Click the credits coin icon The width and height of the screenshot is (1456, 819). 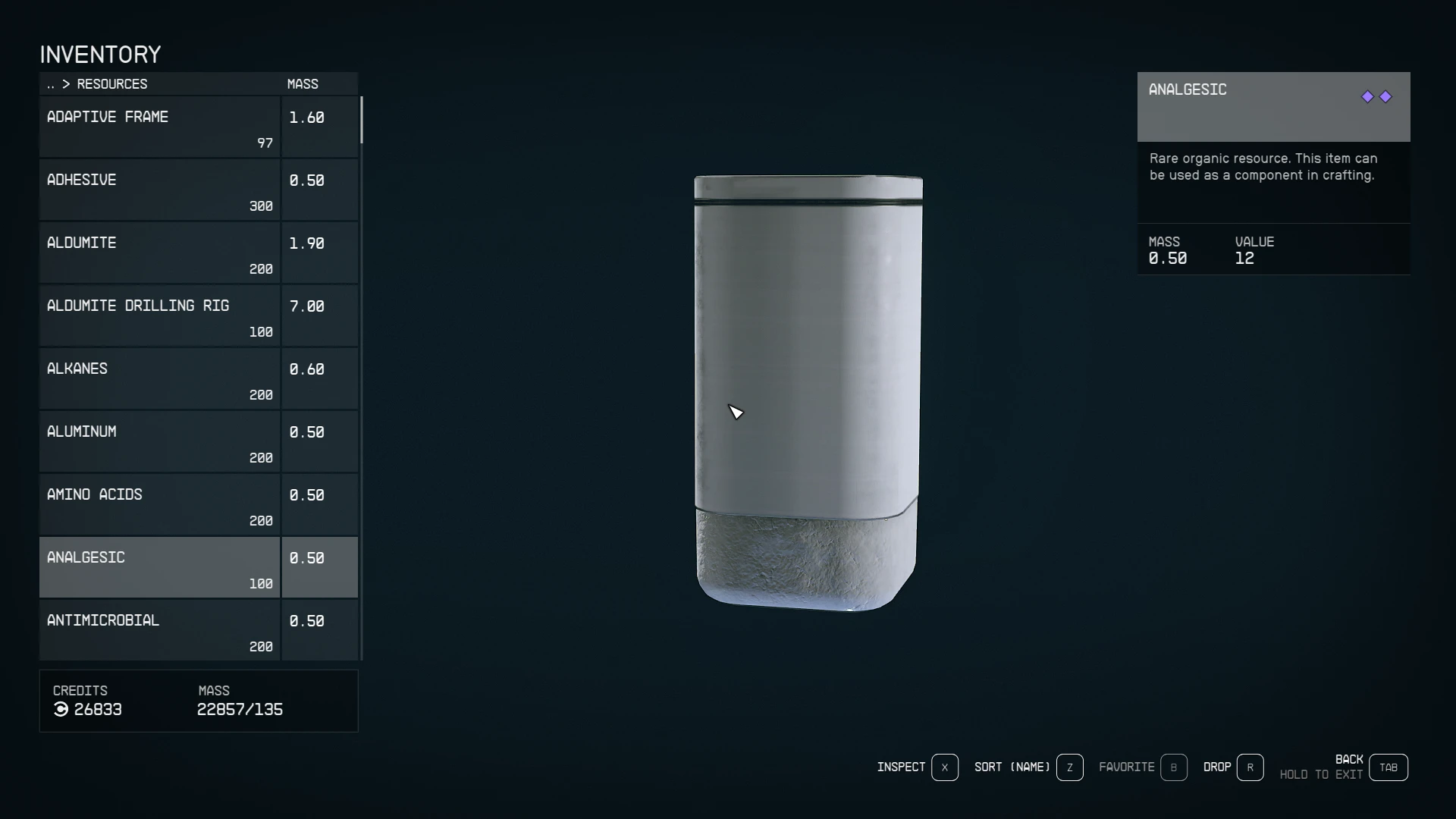pos(60,710)
